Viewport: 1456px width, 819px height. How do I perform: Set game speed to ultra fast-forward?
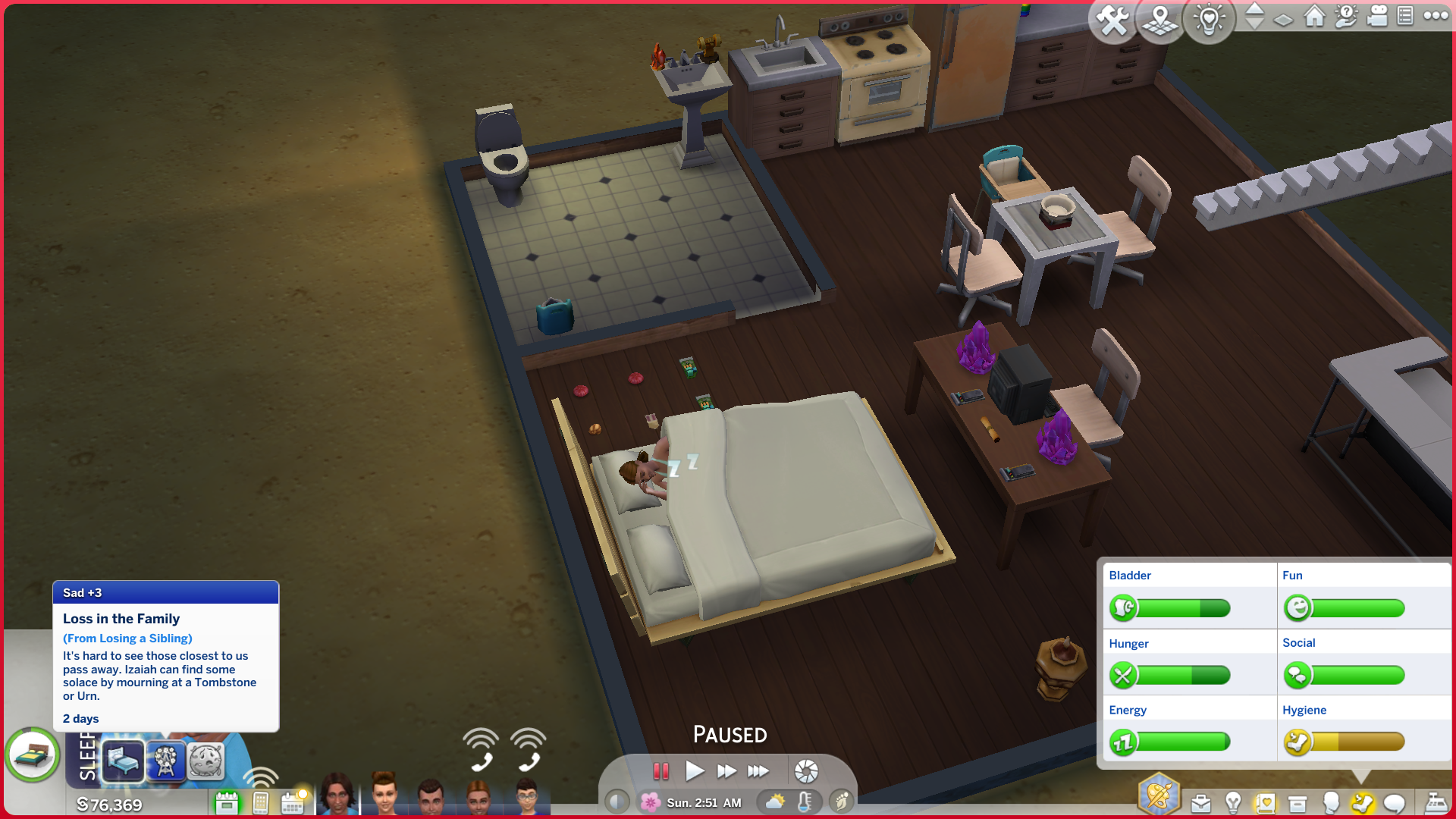point(758,771)
